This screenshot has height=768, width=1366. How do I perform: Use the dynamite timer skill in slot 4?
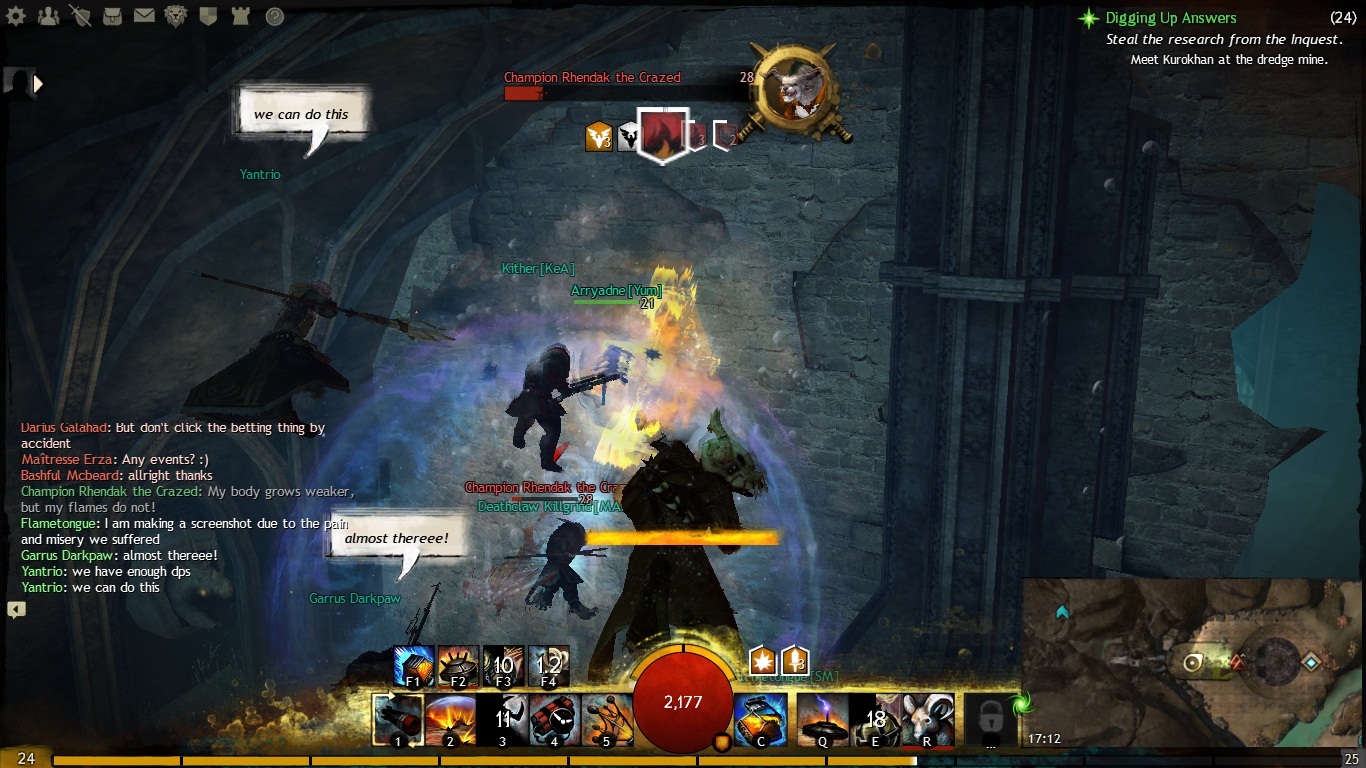pyautogui.click(x=554, y=719)
